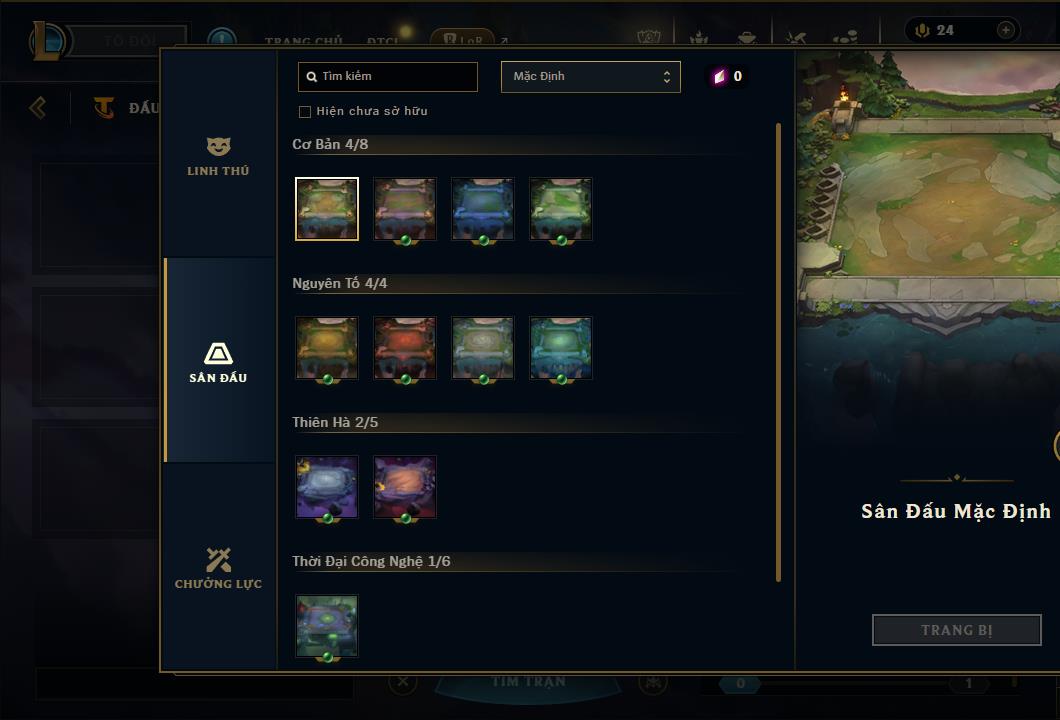
Task: Select the purple-blue Thiên Hà arena
Action: 327,487
